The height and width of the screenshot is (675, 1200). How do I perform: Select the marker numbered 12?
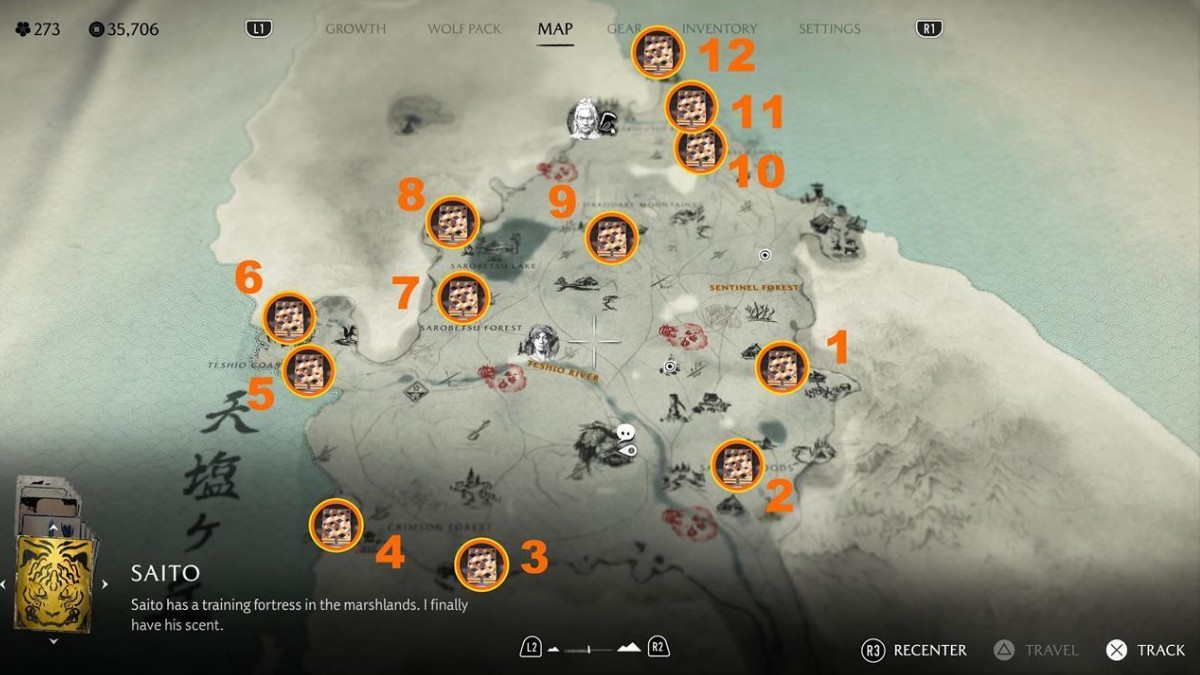click(657, 51)
